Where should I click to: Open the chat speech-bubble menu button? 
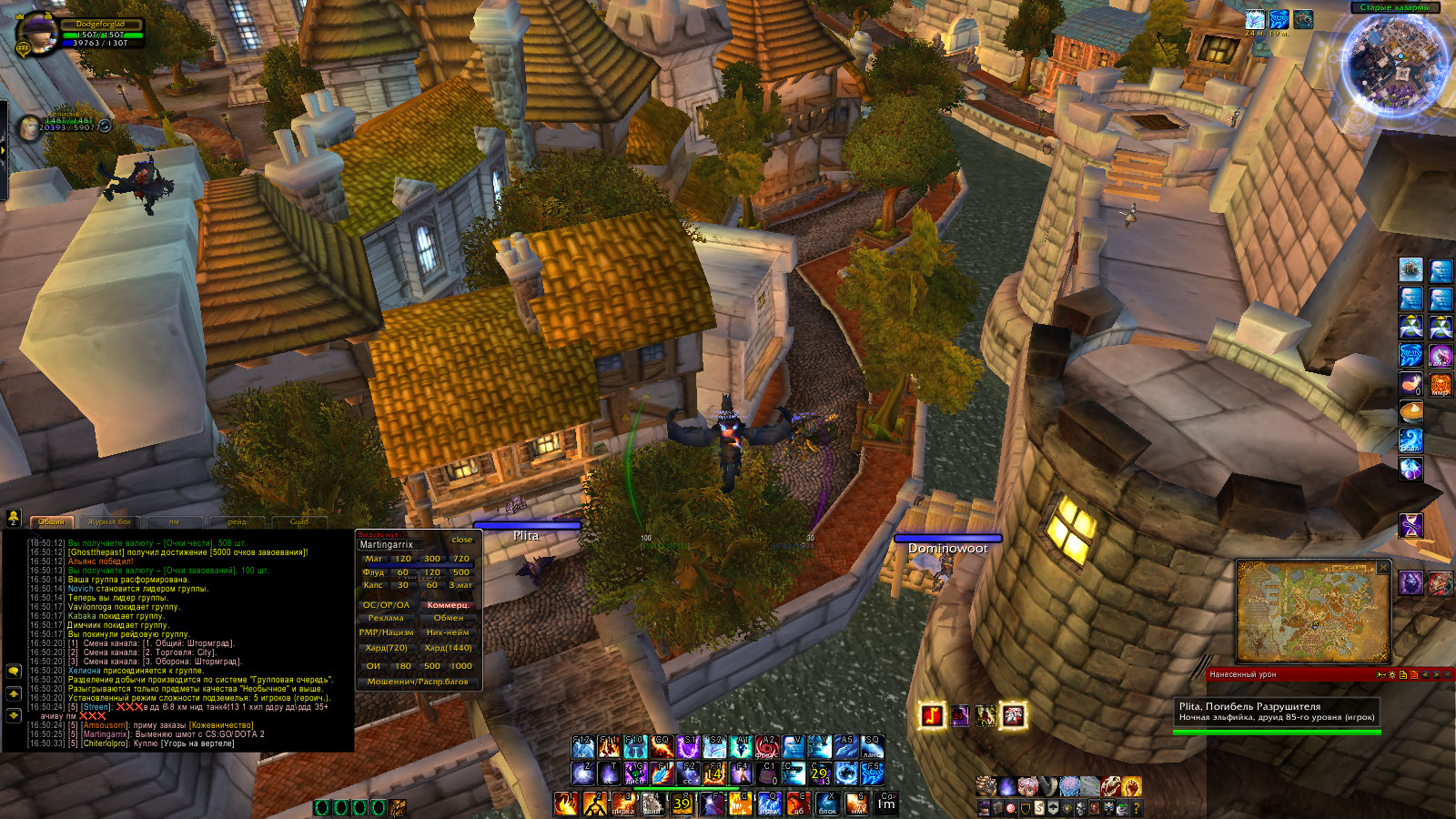14,671
